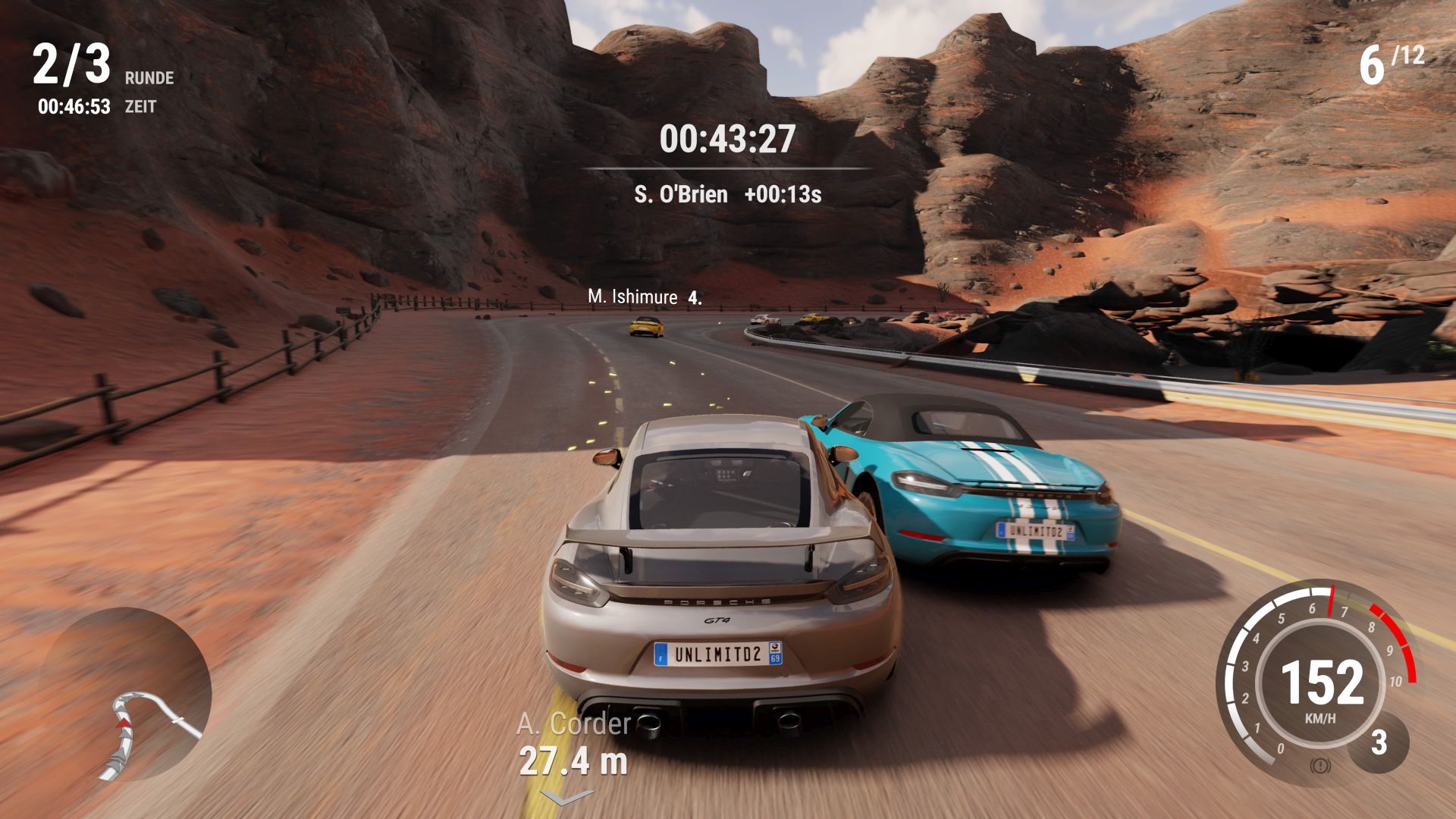
Task: Click the A. Corder rear-distance marker
Action: (573, 744)
